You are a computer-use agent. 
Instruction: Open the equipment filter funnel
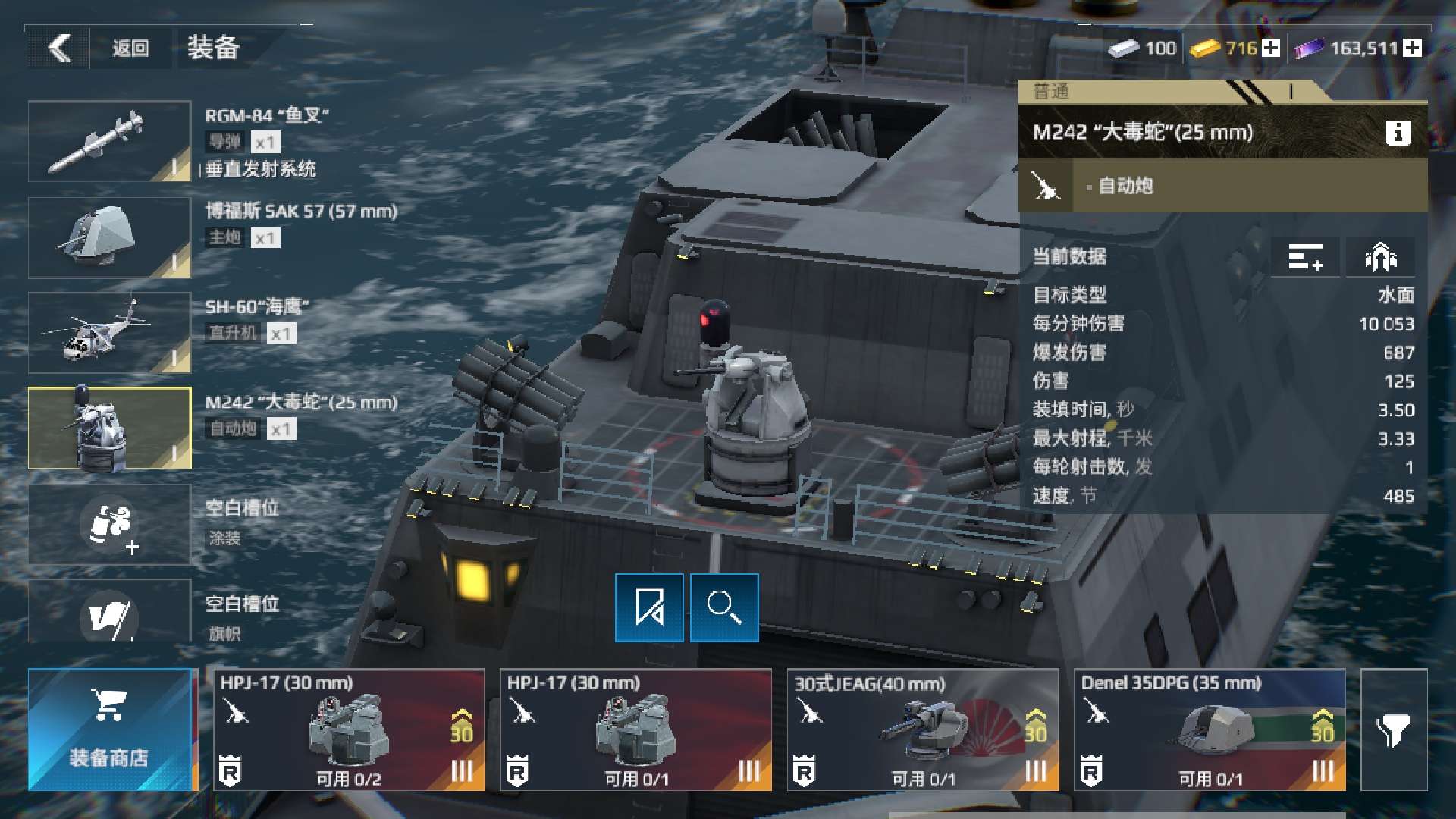[1393, 730]
